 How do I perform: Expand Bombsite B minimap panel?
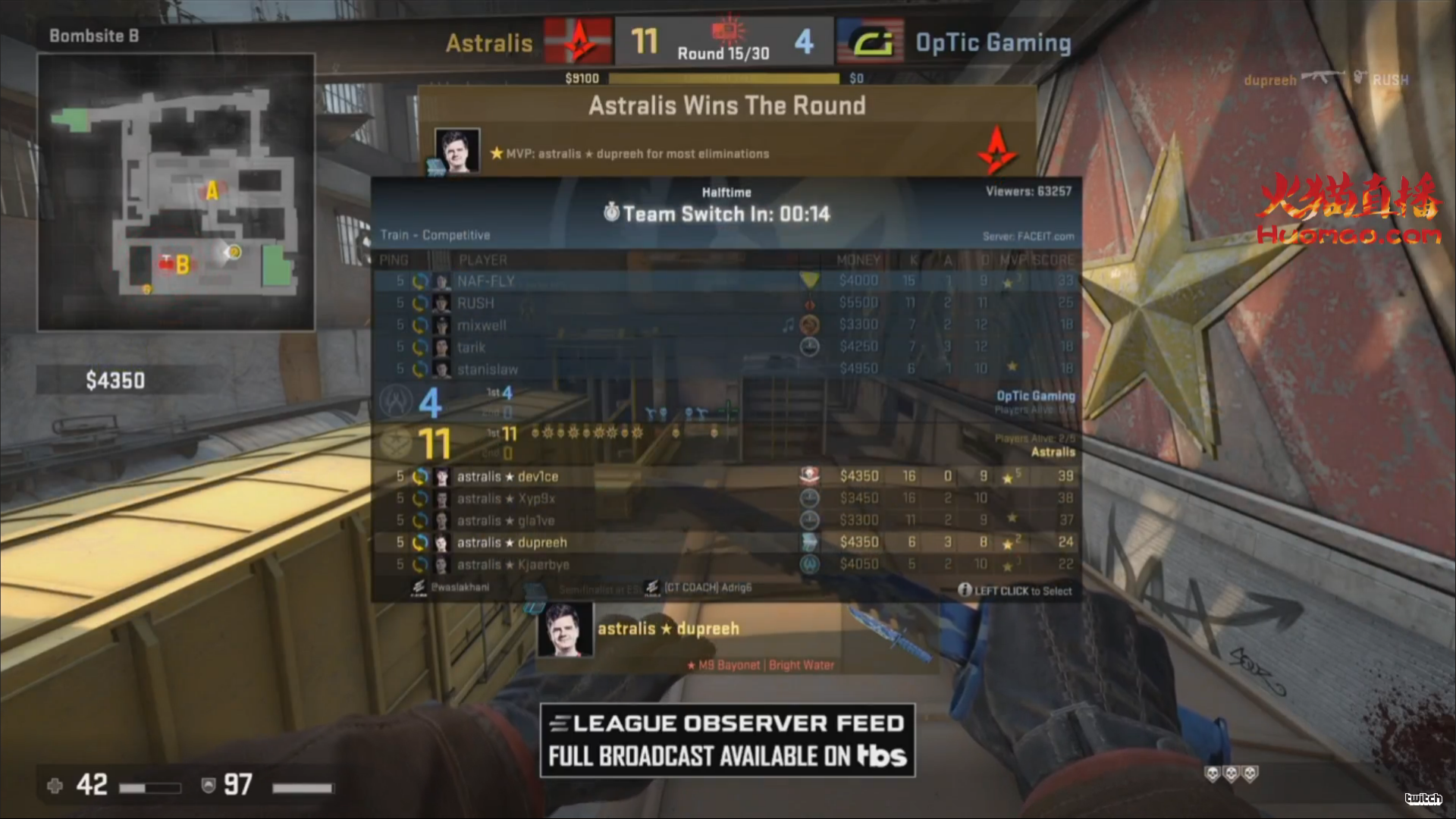tap(178, 193)
